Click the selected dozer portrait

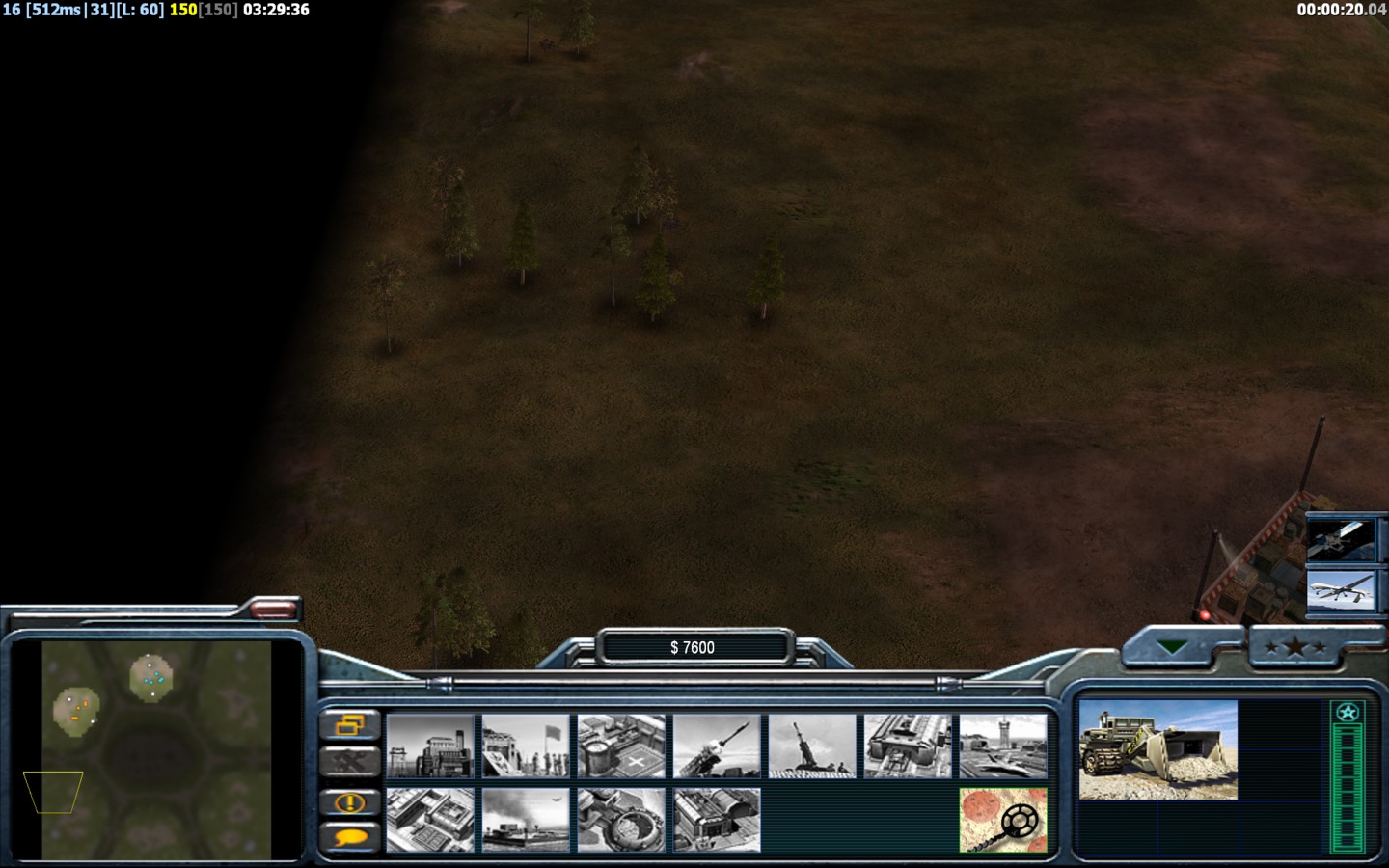coord(1157,750)
